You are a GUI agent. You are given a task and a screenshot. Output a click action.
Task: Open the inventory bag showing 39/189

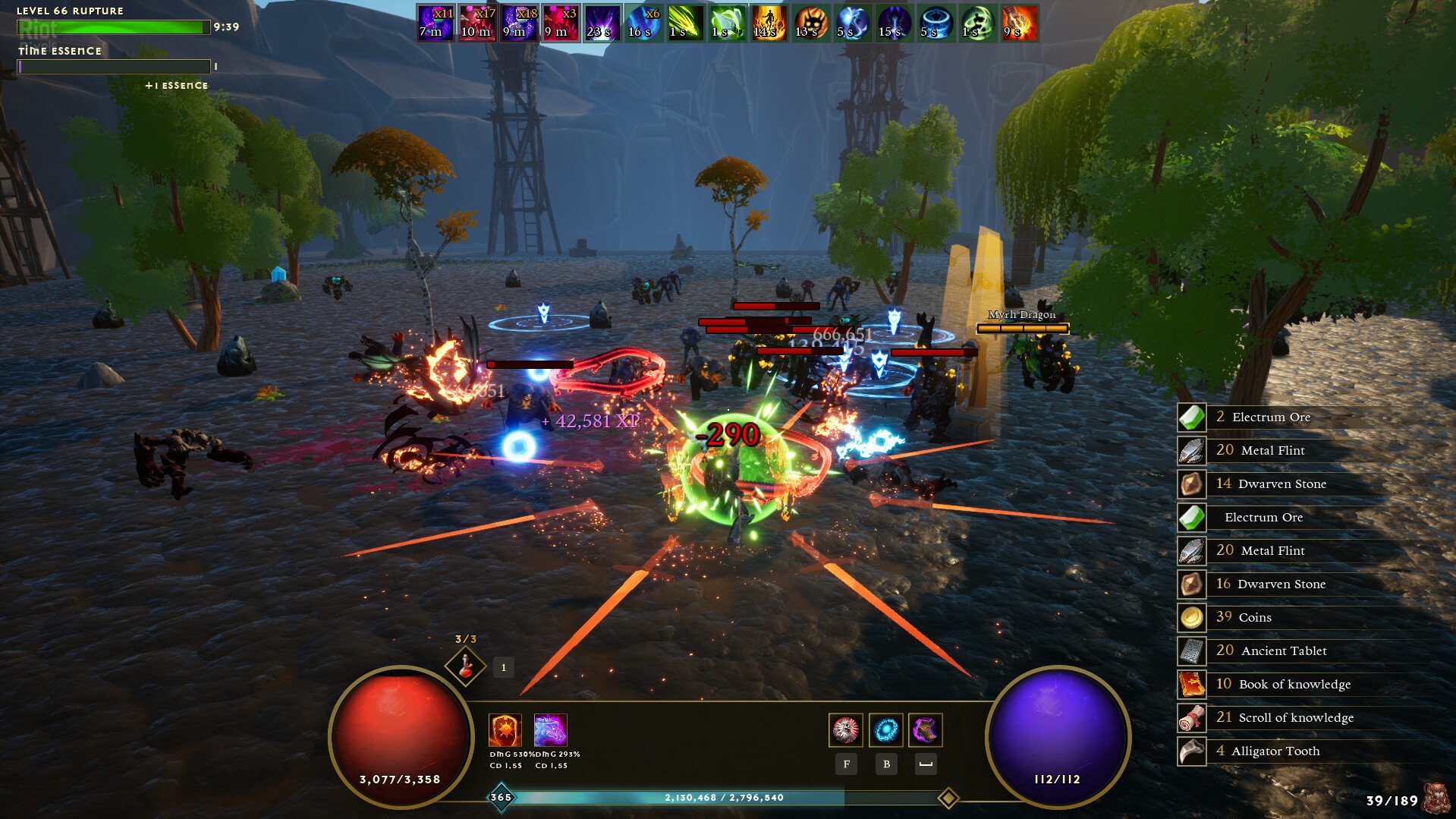click(x=1434, y=799)
